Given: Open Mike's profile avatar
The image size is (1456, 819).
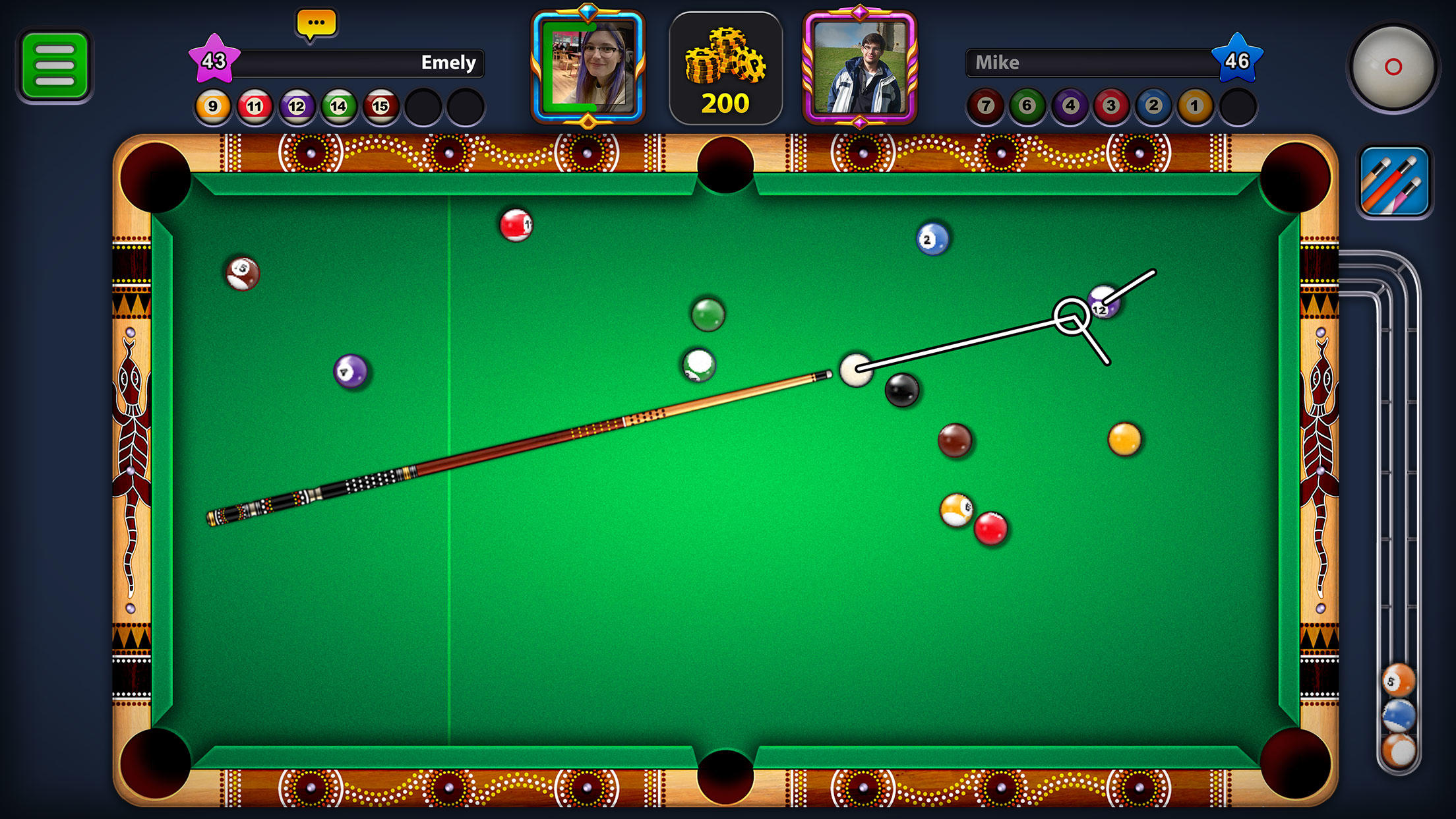Looking at the screenshot, I should tap(860, 66).
